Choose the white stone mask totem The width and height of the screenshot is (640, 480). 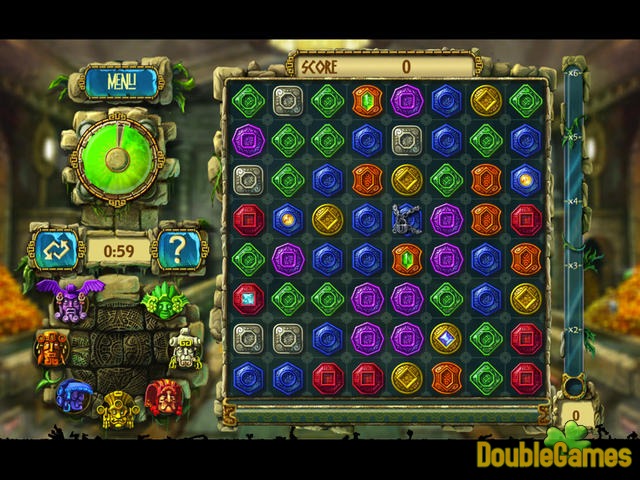pyautogui.click(x=185, y=349)
